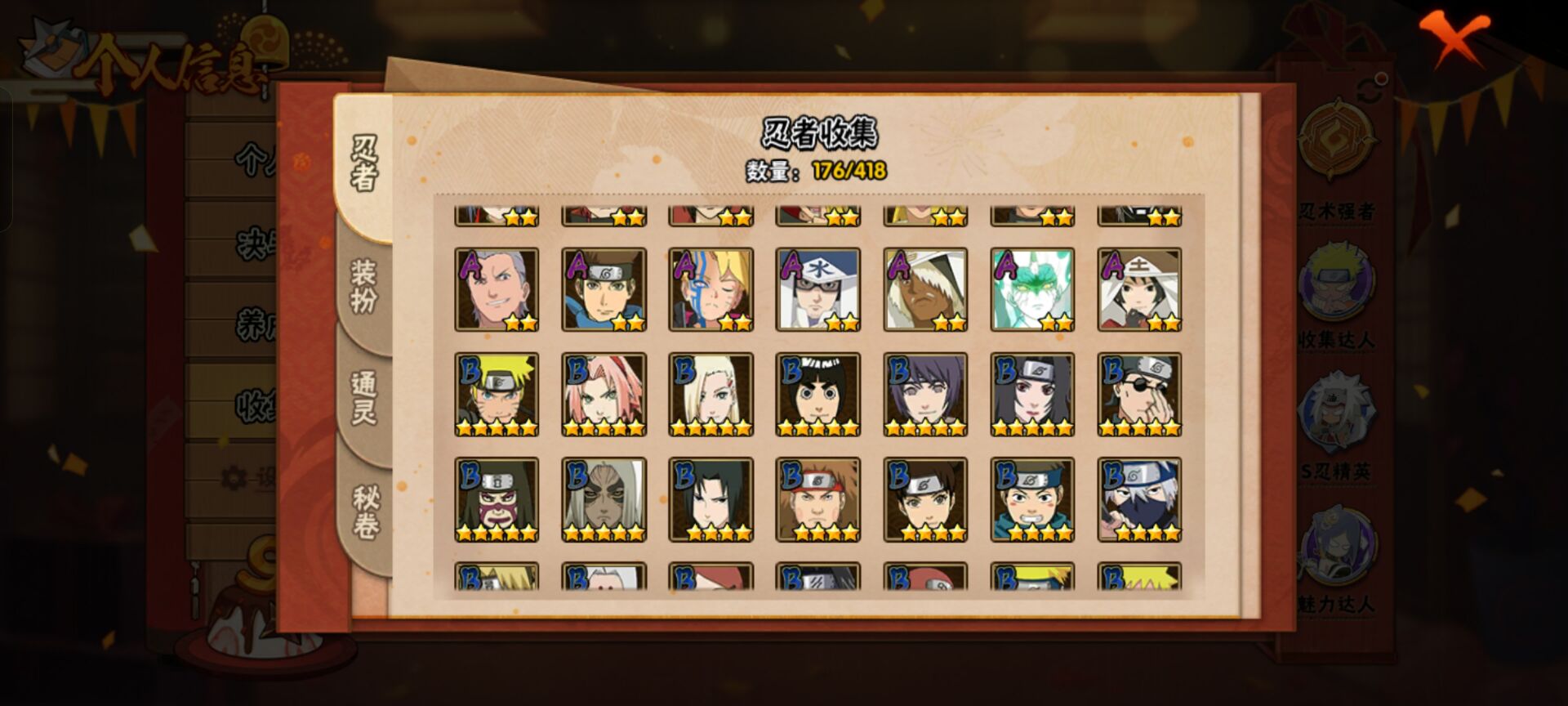Select Naruto's five-star B-rank portrait
1568x706 pixels.
pyautogui.click(x=497, y=395)
